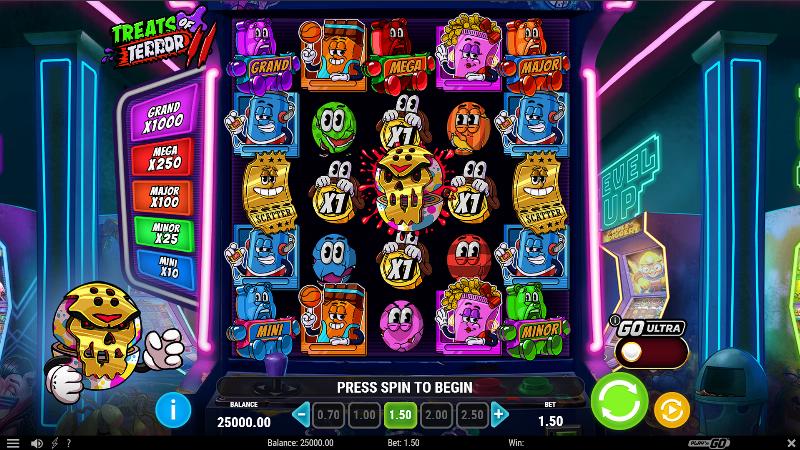Spin the reels with the green button
The height and width of the screenshot is (450, 800).
(x=619, y=404)
